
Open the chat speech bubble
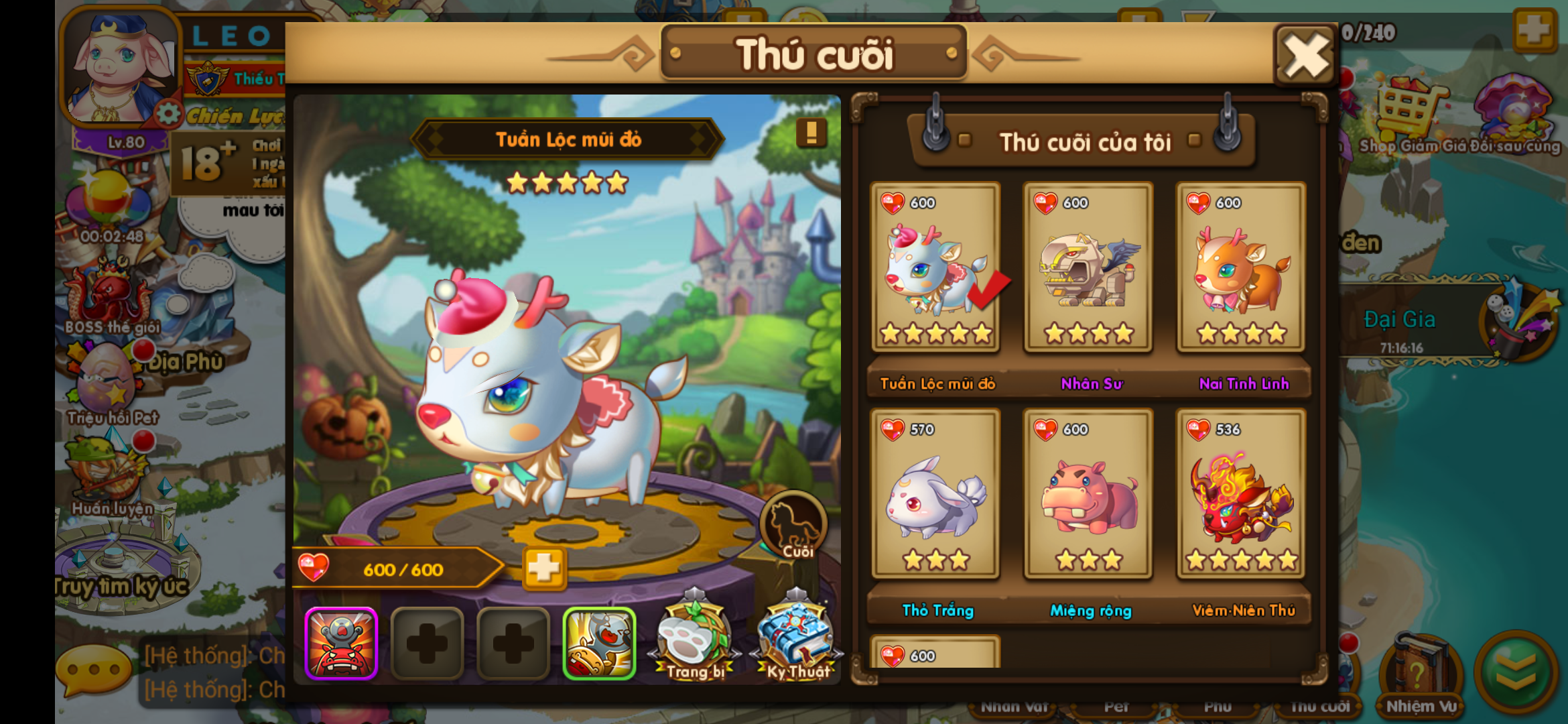pos(94,670)
